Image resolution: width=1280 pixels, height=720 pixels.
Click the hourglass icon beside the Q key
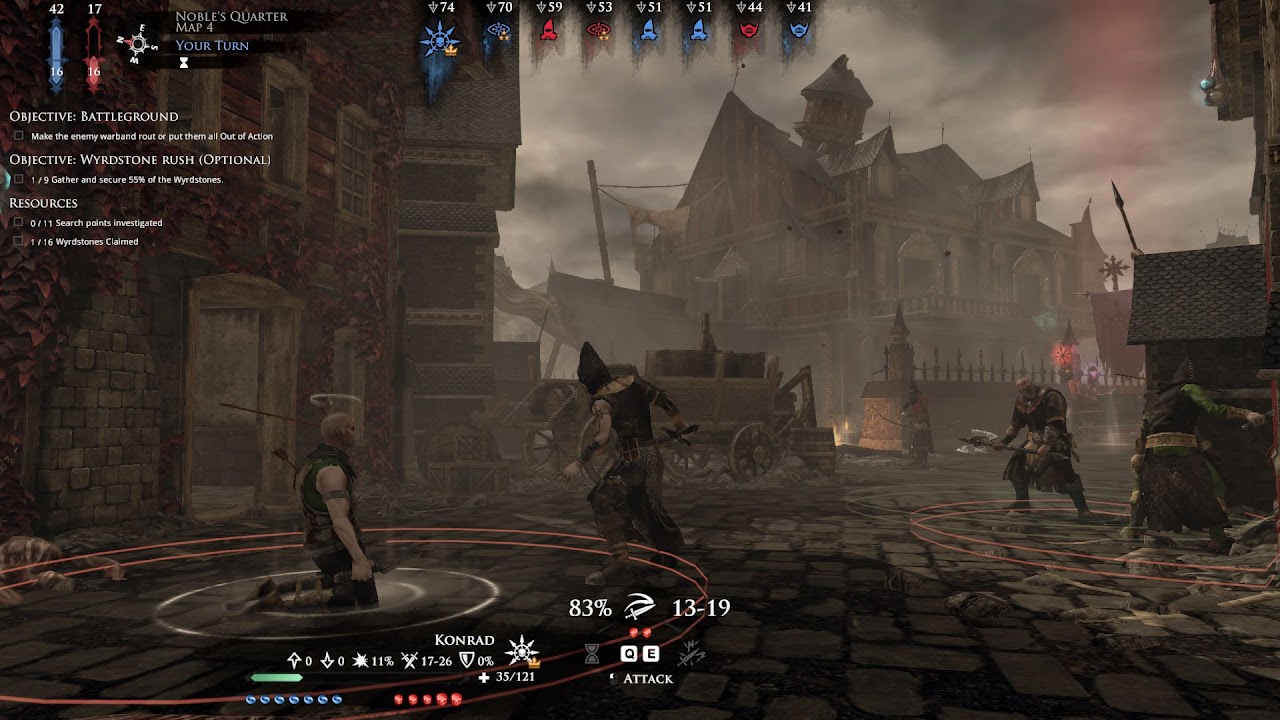tap(592, 654)
